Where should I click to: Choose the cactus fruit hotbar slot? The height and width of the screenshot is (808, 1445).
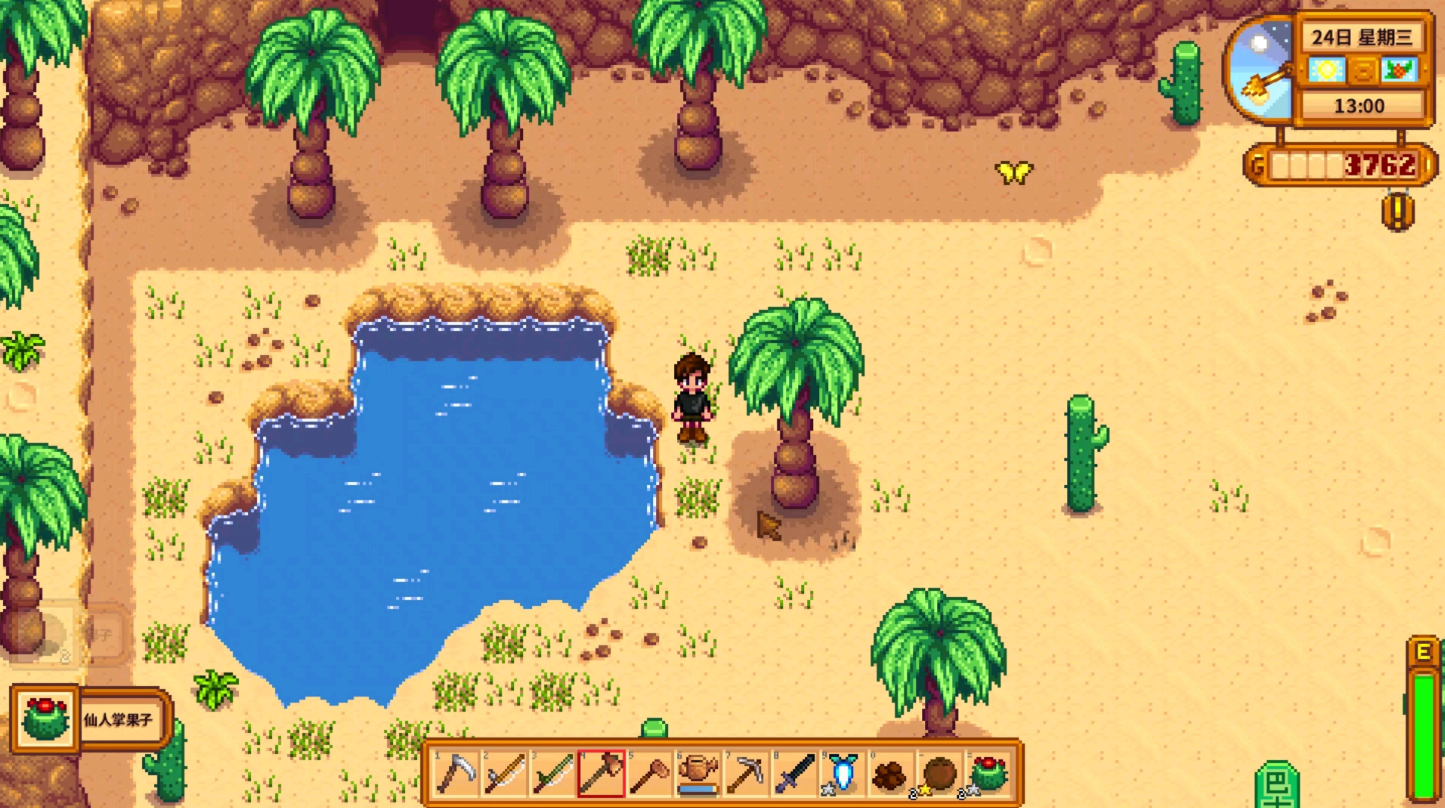pos(988,773)
